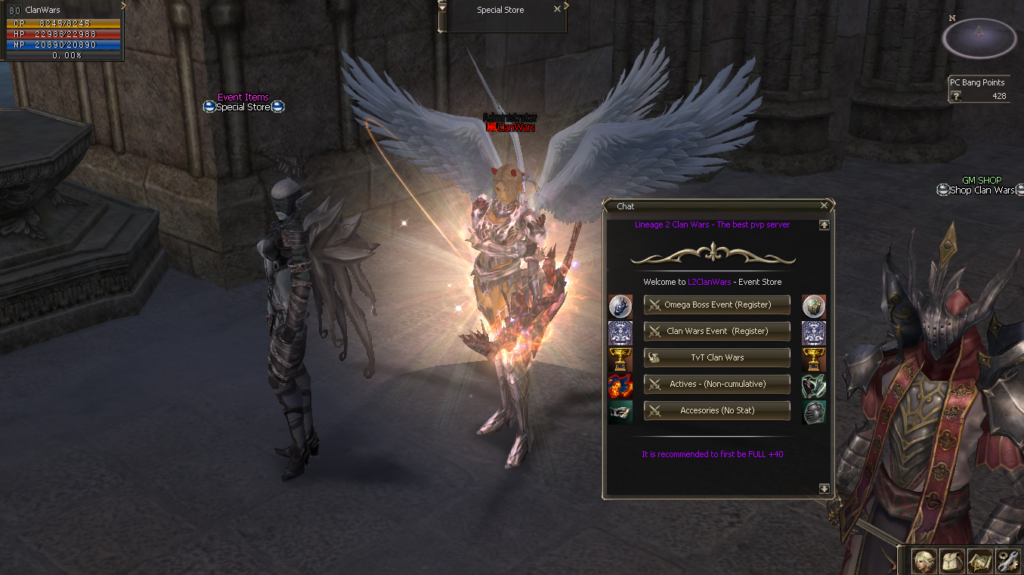Open the system settings wrench icon

click(x=1006, y=561)
